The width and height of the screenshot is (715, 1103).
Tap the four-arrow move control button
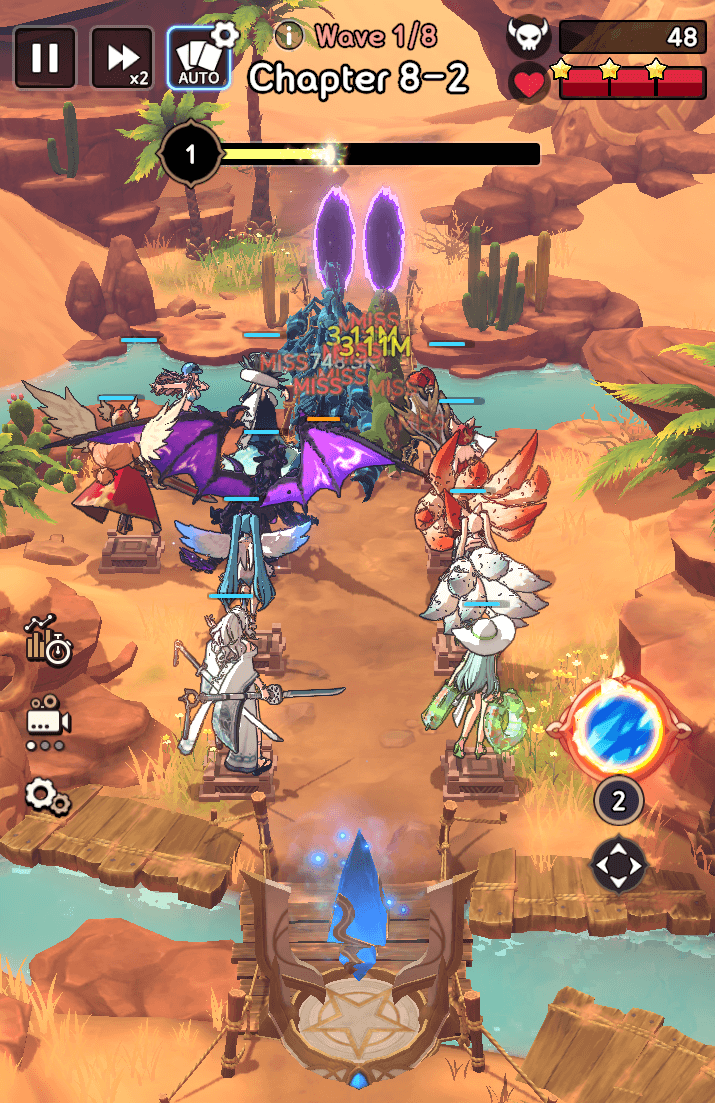click(x=618, y=864)
